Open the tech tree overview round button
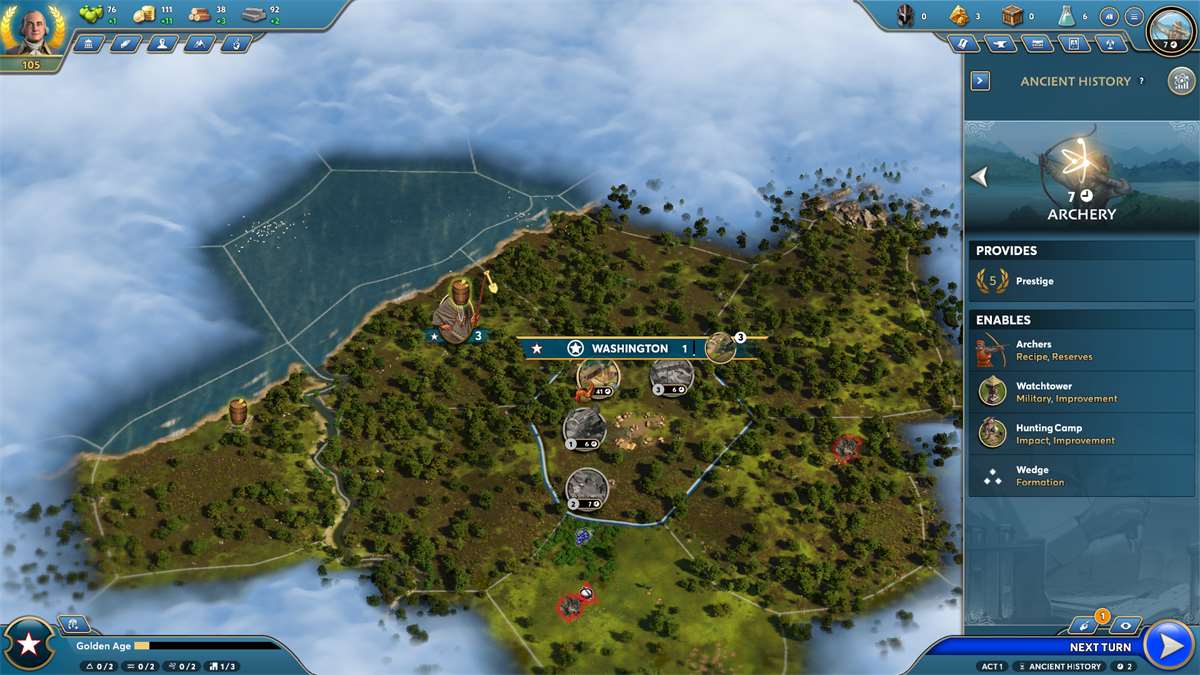 click(1181, 81)
